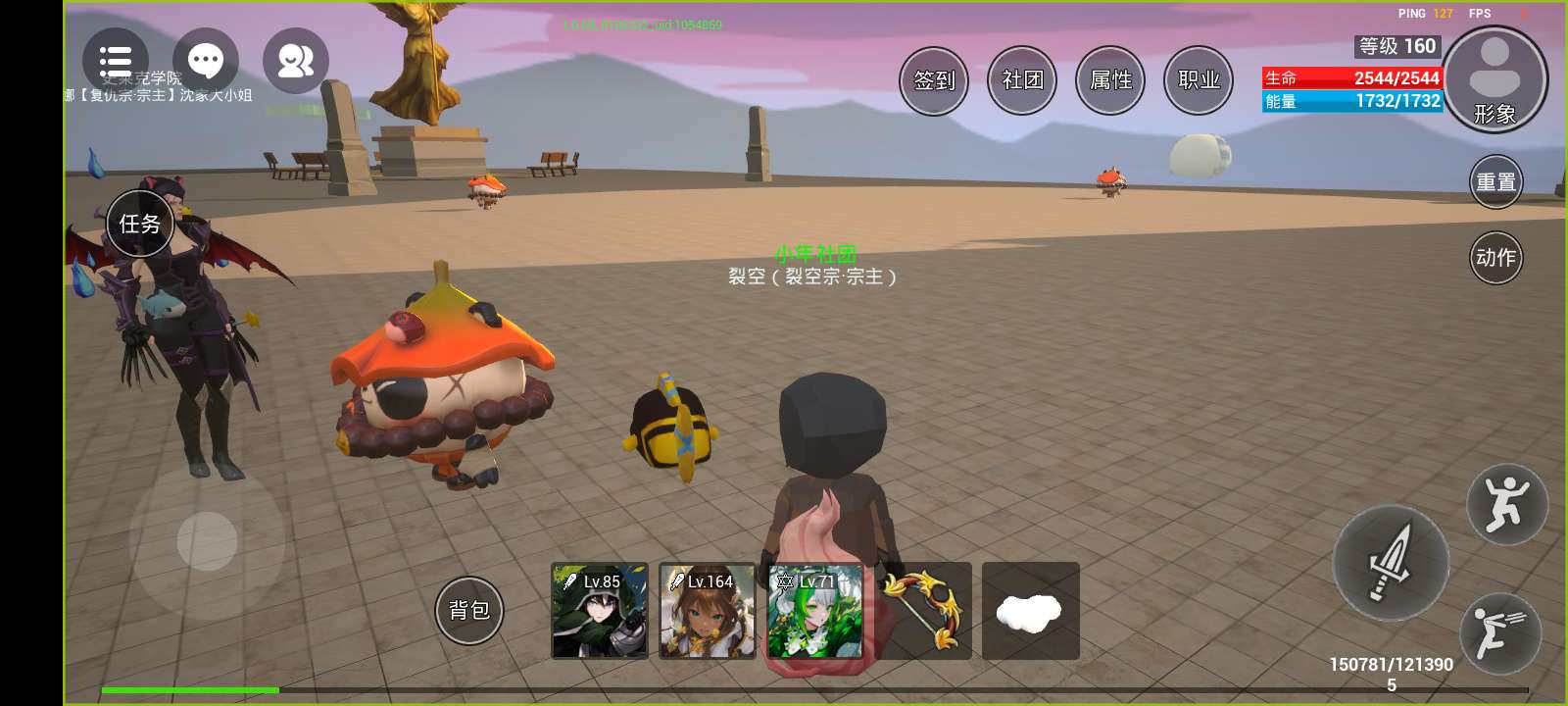Open the 动作 emote actions button
1568x706 pixels.
1495,257
